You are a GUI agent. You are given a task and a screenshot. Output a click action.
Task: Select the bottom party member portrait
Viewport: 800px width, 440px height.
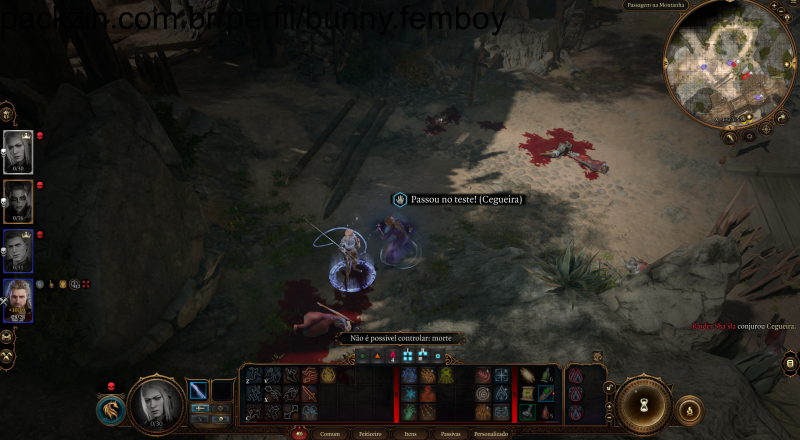18,299
